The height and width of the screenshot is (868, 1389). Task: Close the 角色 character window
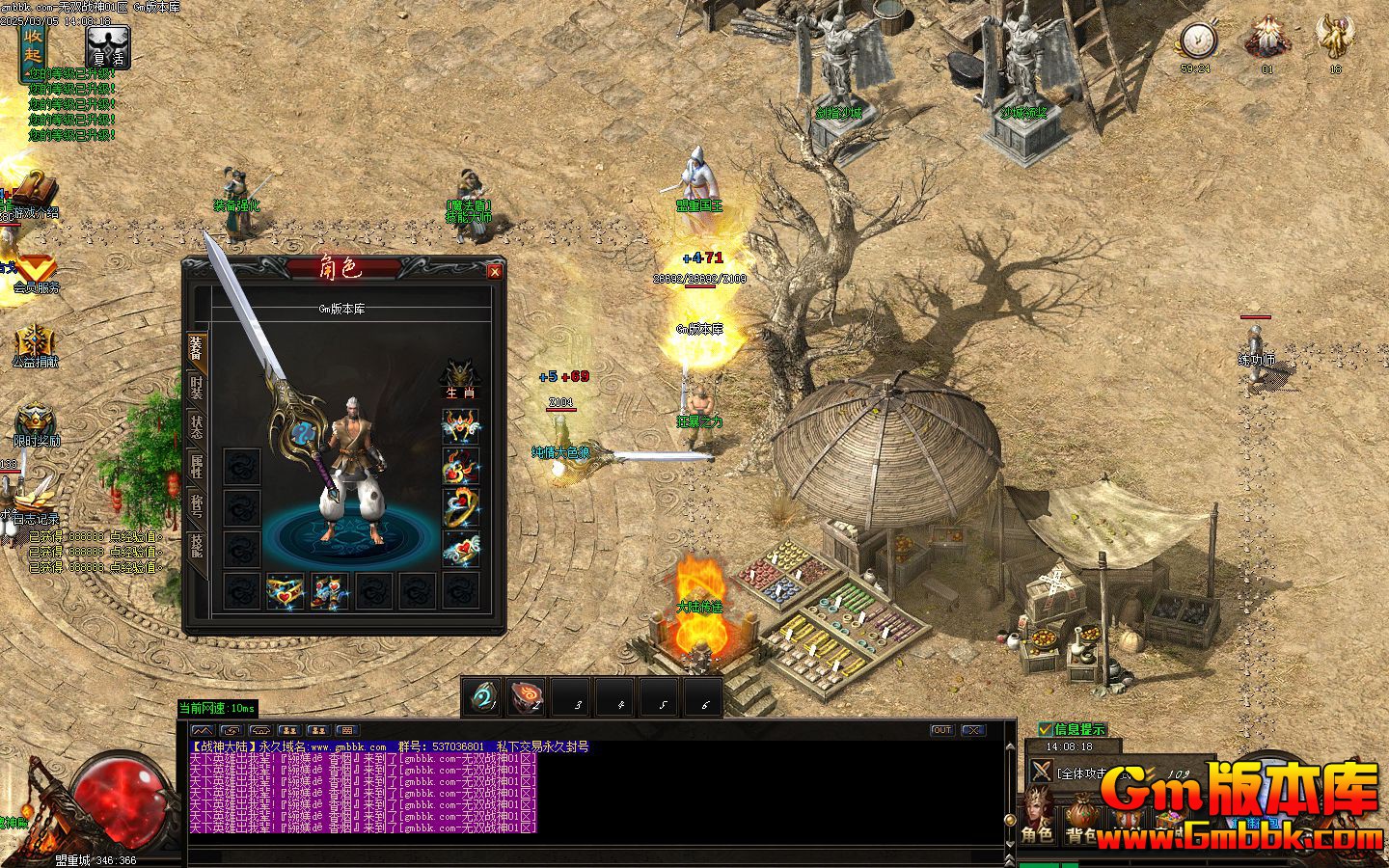point(495,272)
